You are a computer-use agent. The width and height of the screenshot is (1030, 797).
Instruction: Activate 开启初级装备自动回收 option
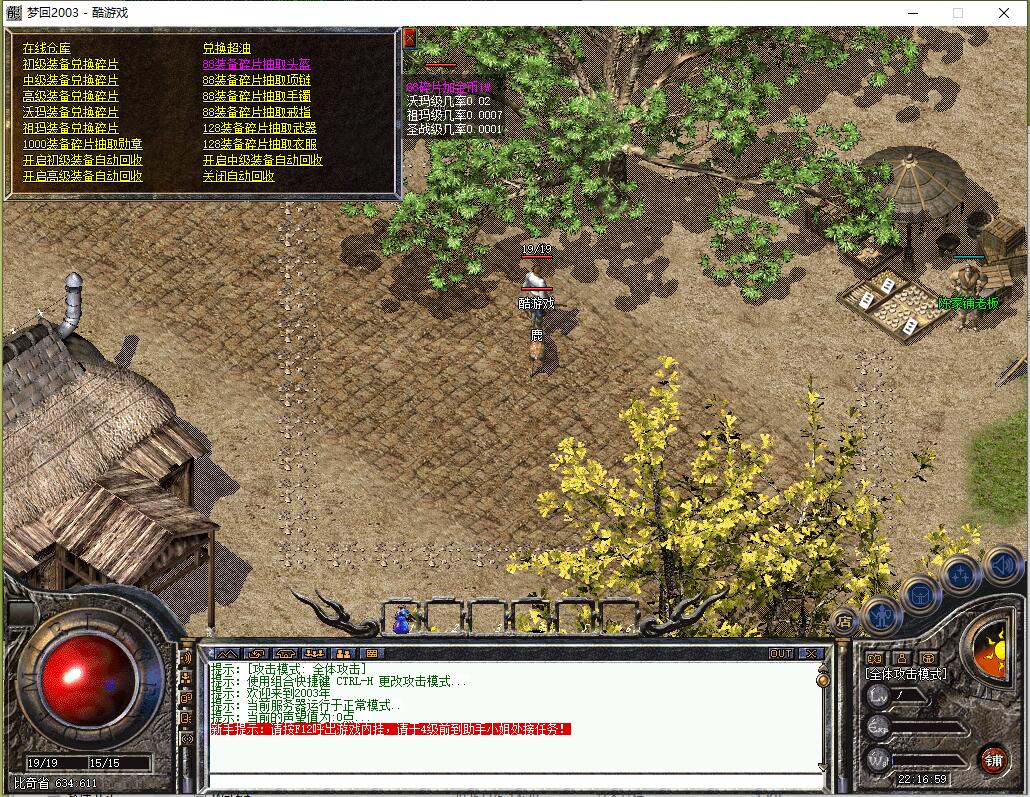[82, 160]
